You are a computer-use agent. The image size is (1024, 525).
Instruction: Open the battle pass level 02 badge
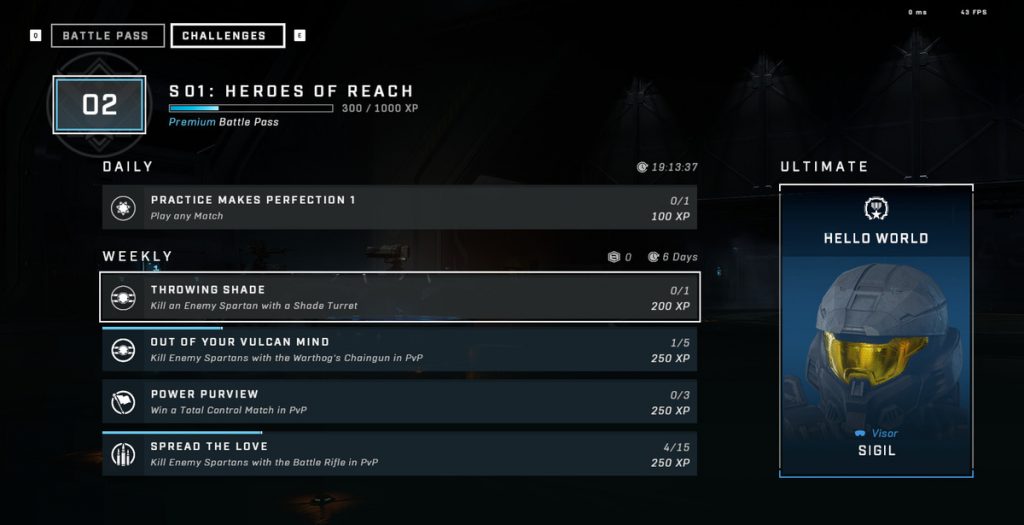click(x=100, y=105)
